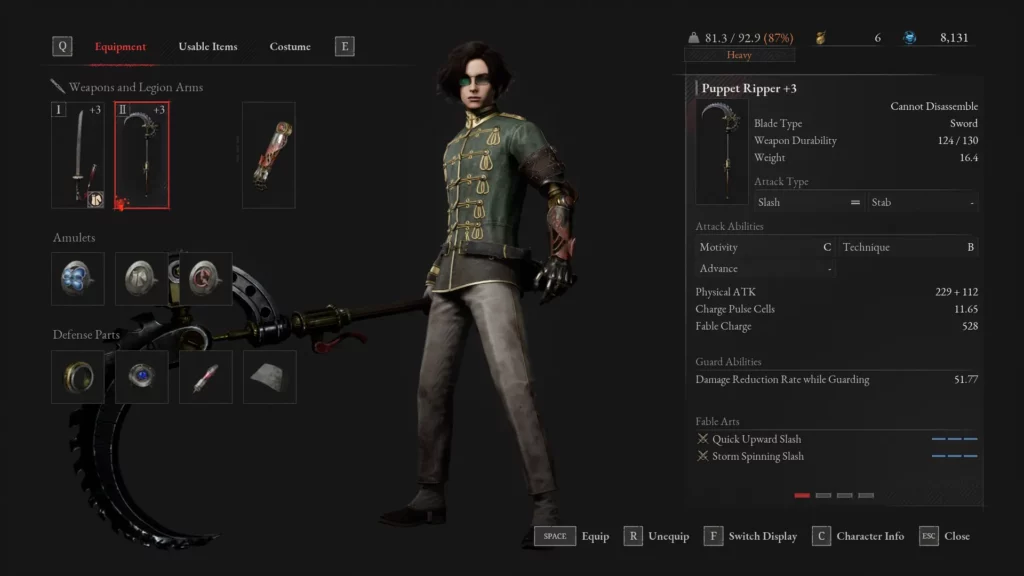Viewport: 1024px width, 576px height.
Task: Select the Equipment tab
Action: (x=120, y=47)
